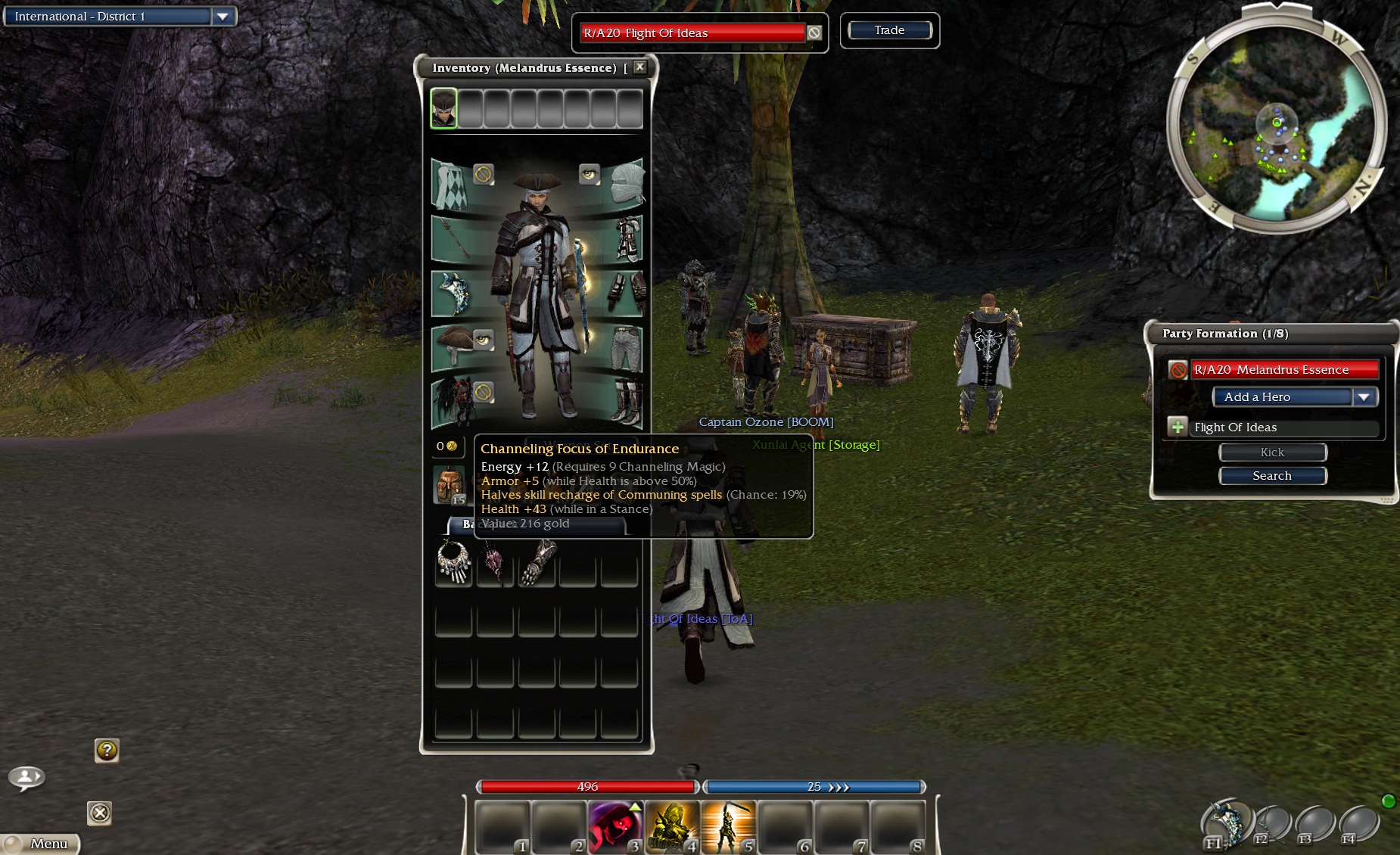Screen dimensions: 1400x855
Task: Use the golden armored warrior skill
Action: (x=671, y=825)
